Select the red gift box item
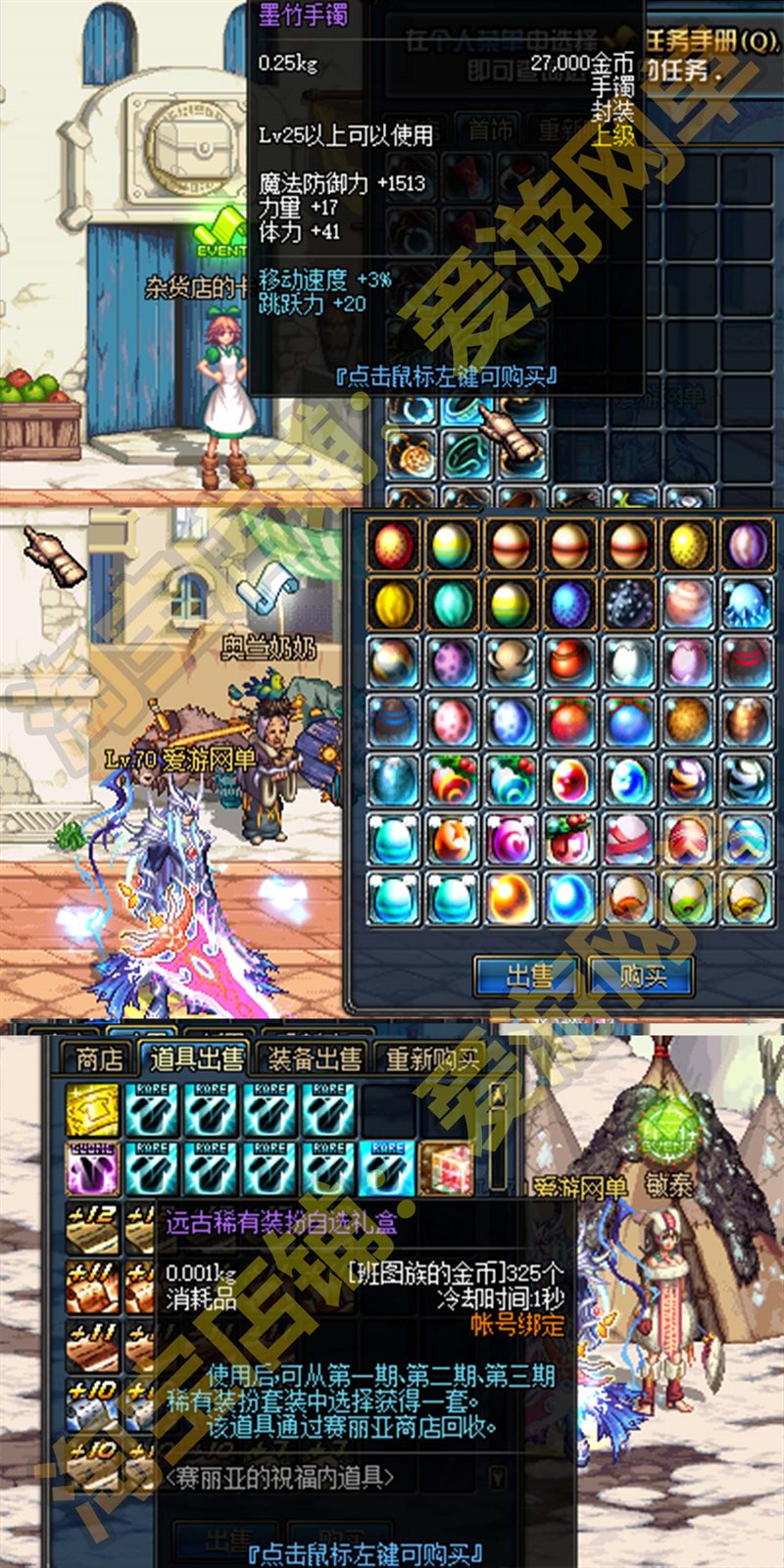The width and height of the screenshot is (784, 1568). click(x=446, y=1168)
